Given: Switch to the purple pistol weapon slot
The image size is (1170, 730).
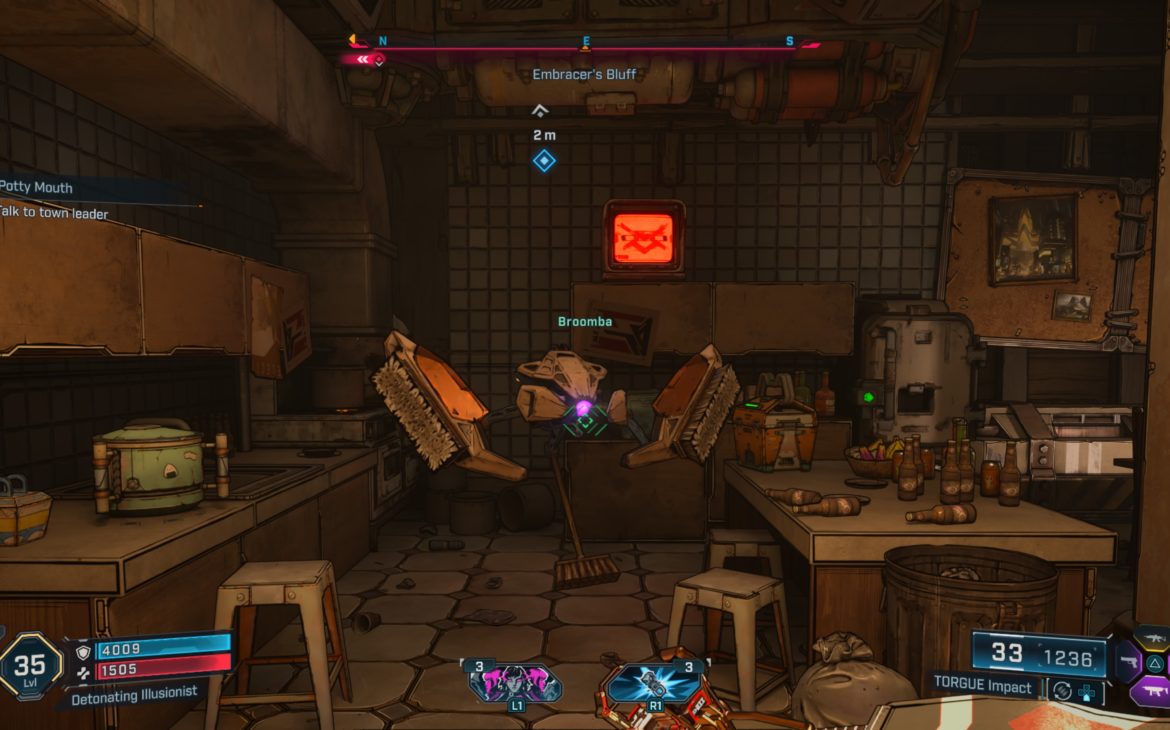Looking at the screenshot, I should tap(1129, 661).
